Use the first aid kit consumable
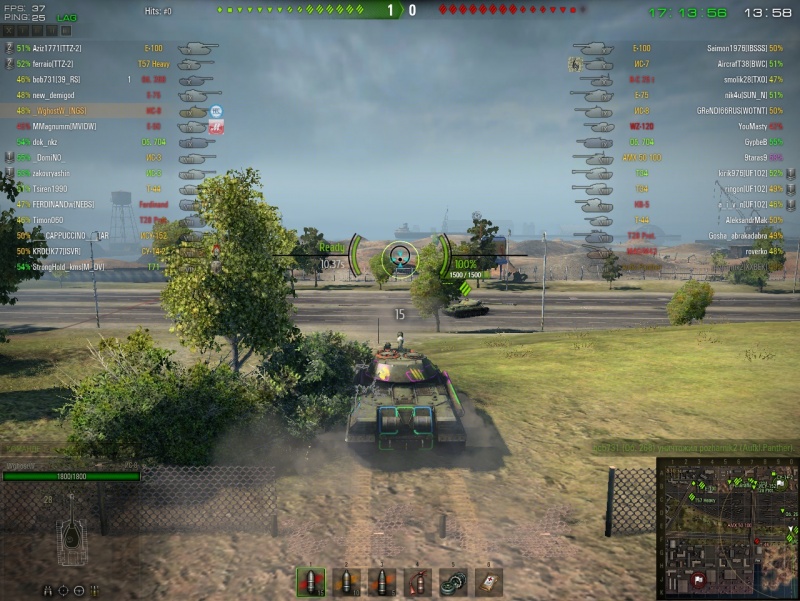 tap(489, 581)
